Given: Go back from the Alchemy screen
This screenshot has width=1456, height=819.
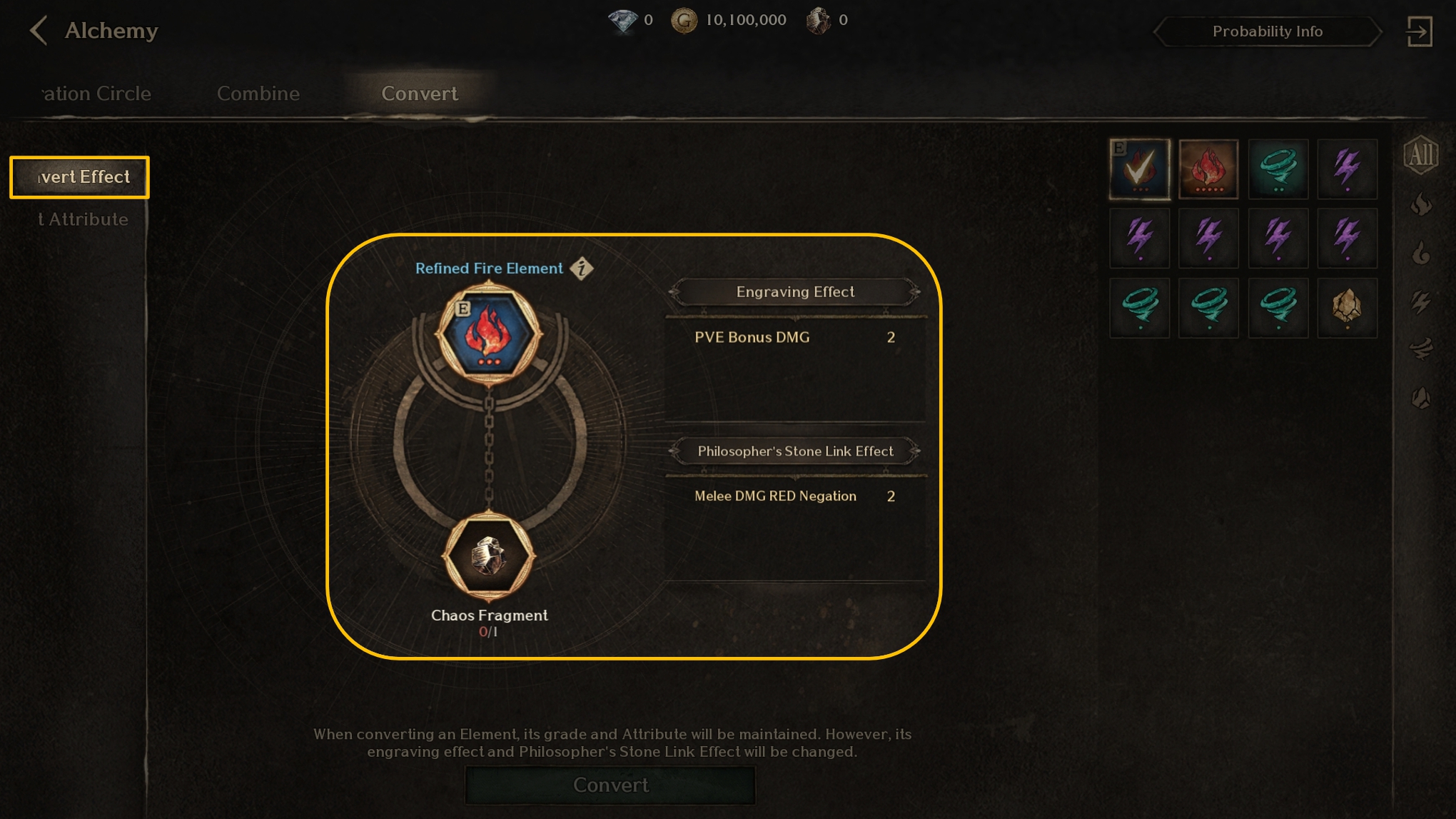Looking at the screenshot, I should coord(39,31).
